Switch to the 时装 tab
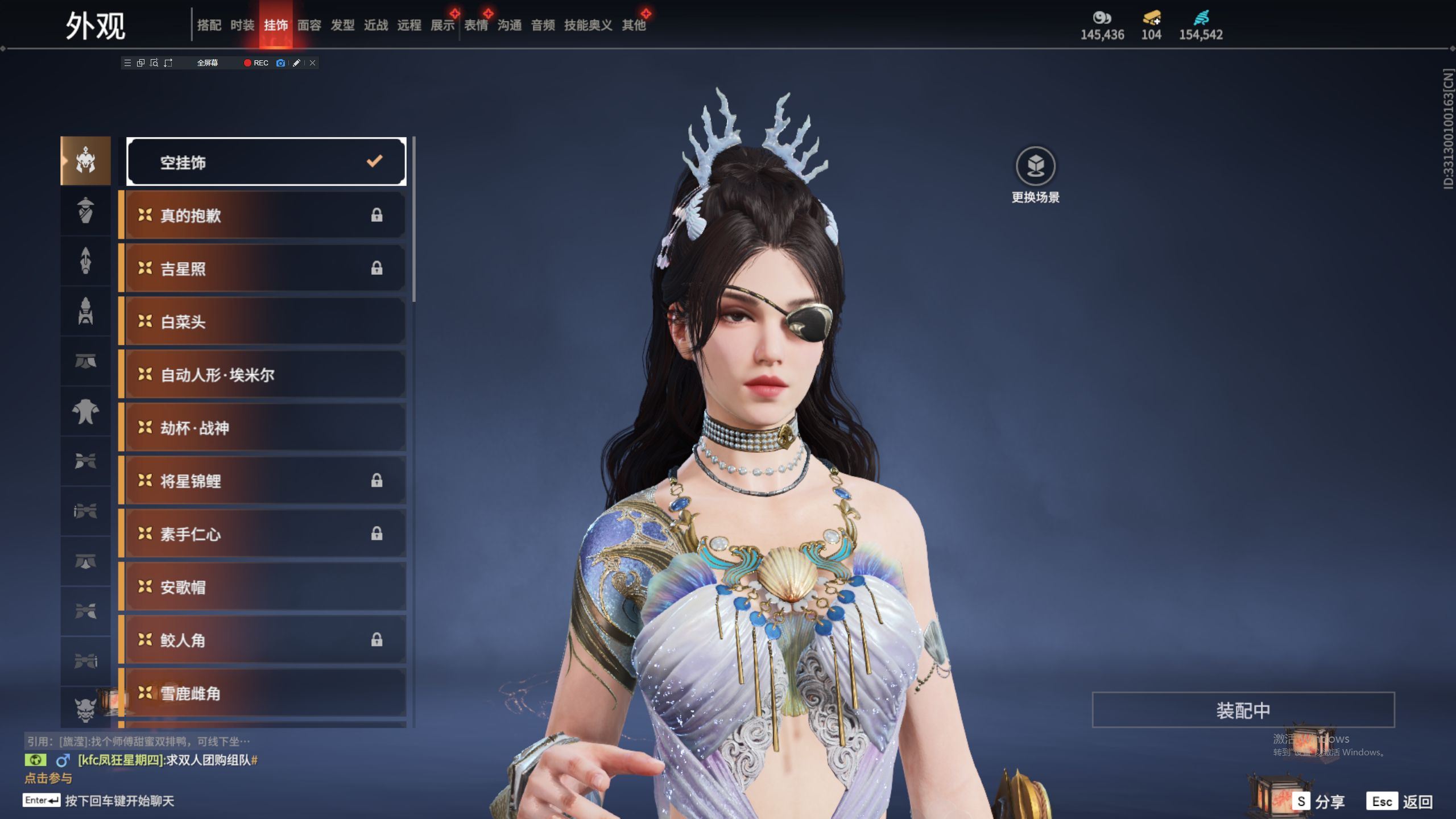Image resolution: width=1456 pixels, height=819 pixels. point(242,25)
